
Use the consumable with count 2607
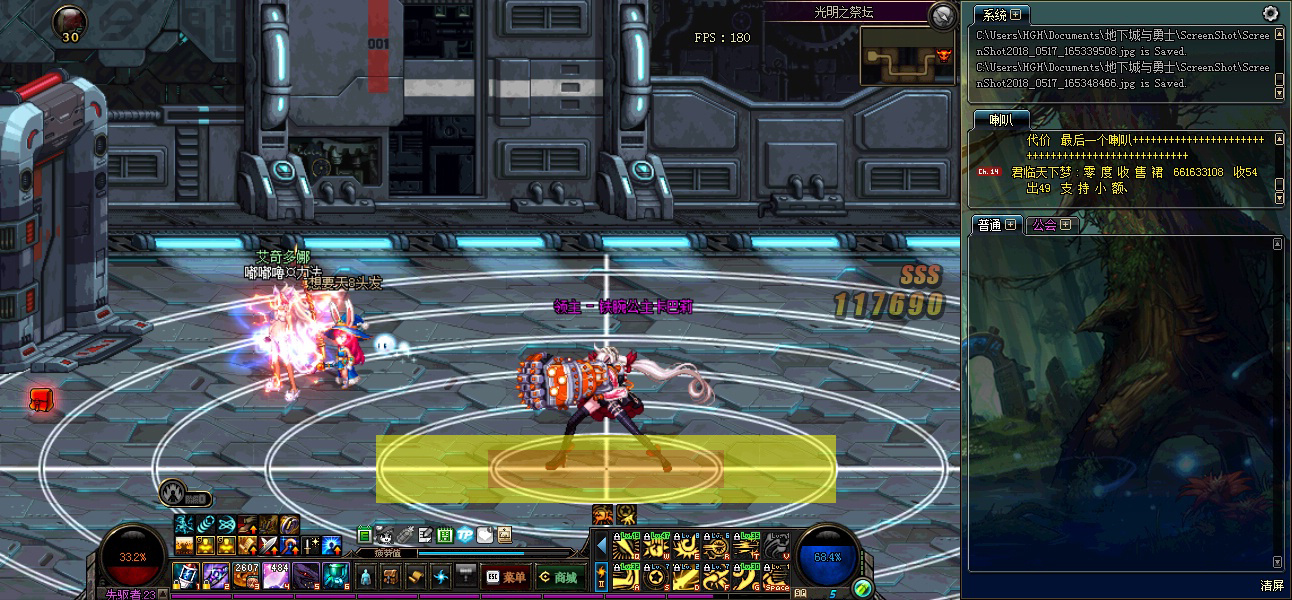tap(246, 575)
